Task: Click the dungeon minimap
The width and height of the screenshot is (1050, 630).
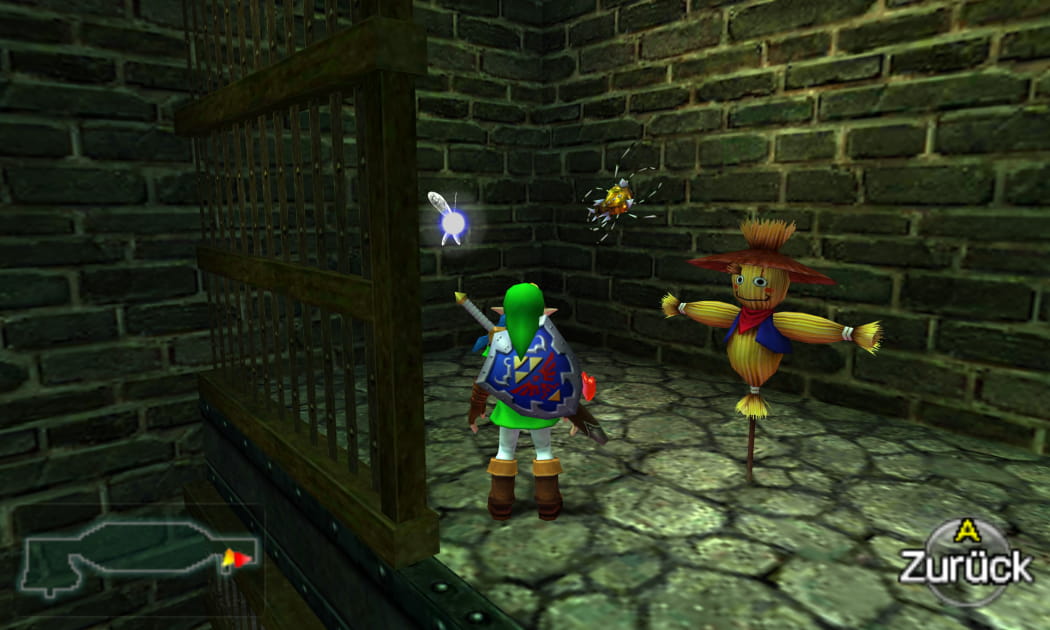Action: tap(138, 555)
